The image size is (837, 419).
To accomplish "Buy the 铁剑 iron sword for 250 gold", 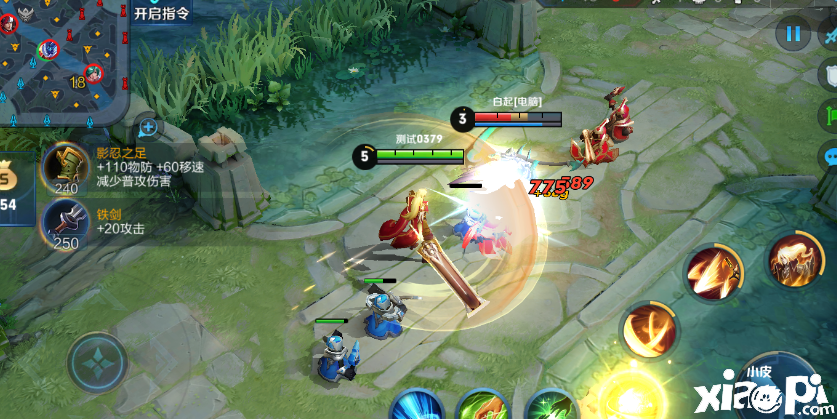I will click(x=66, y=223).
